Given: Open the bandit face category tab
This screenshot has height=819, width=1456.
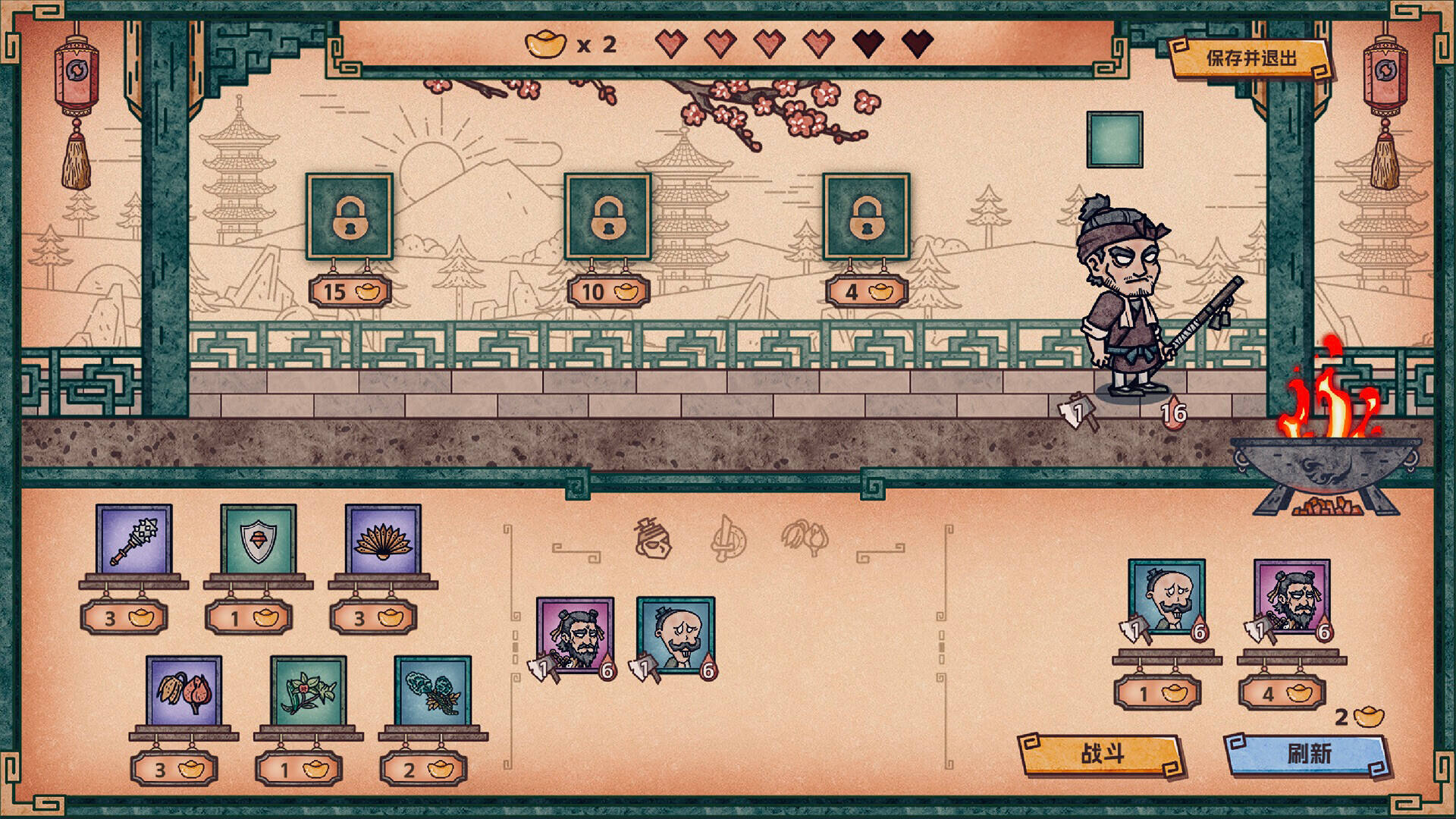Looking at the screenshot, I should (653, 539).
